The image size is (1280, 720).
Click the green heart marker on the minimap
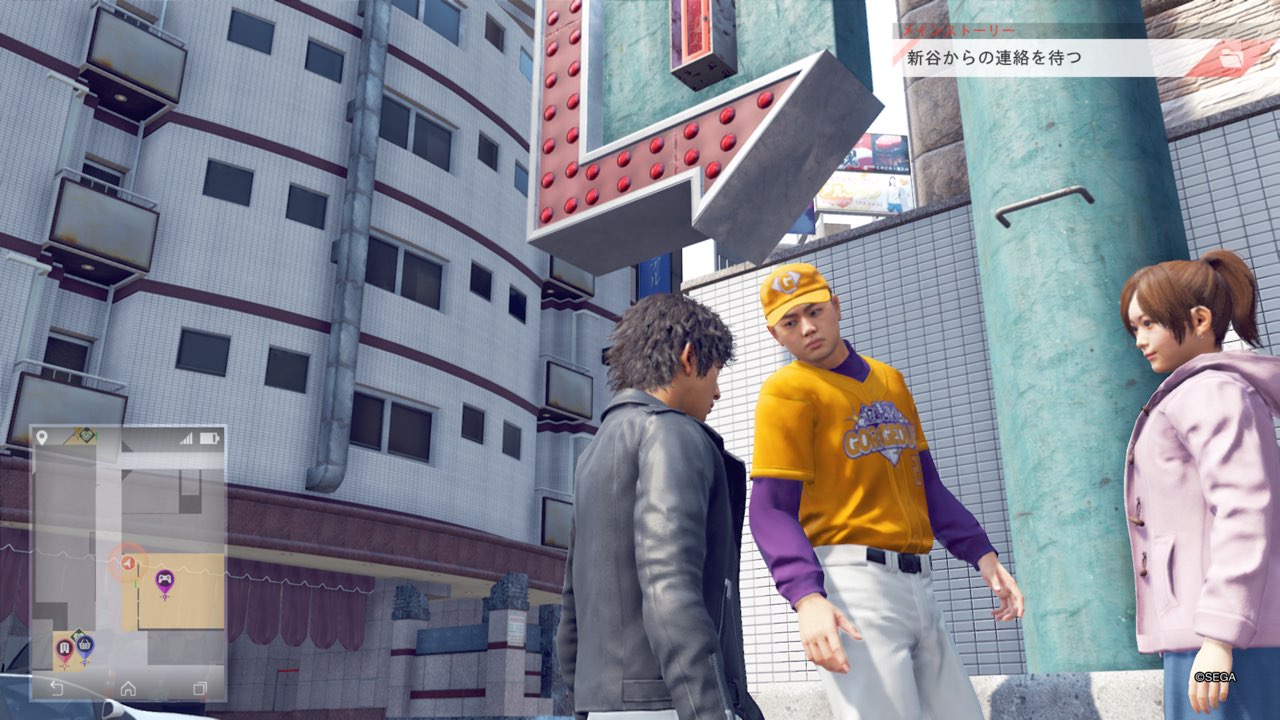click(88, 435)
